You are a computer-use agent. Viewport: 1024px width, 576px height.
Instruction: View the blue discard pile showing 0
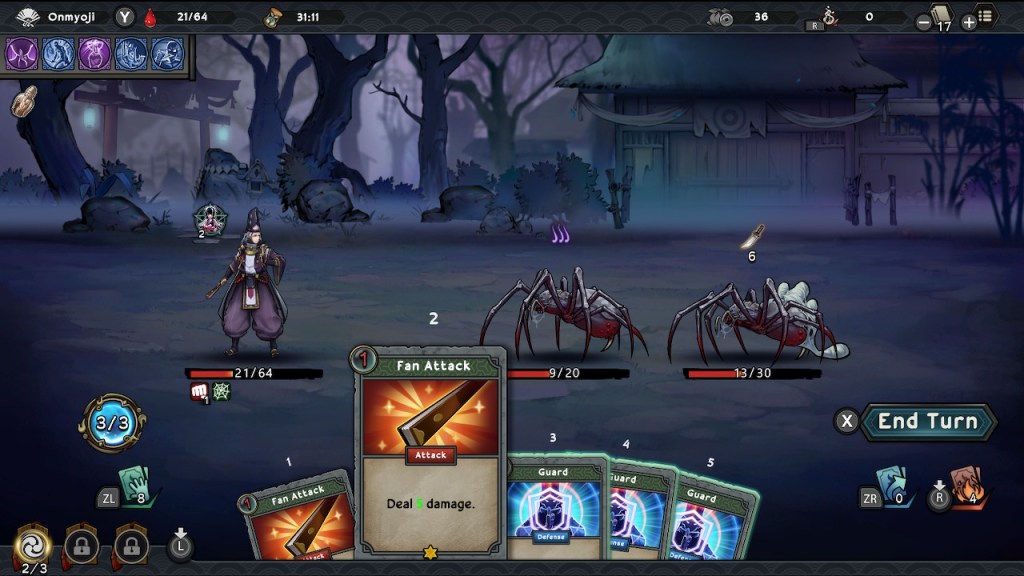[891, 483]
